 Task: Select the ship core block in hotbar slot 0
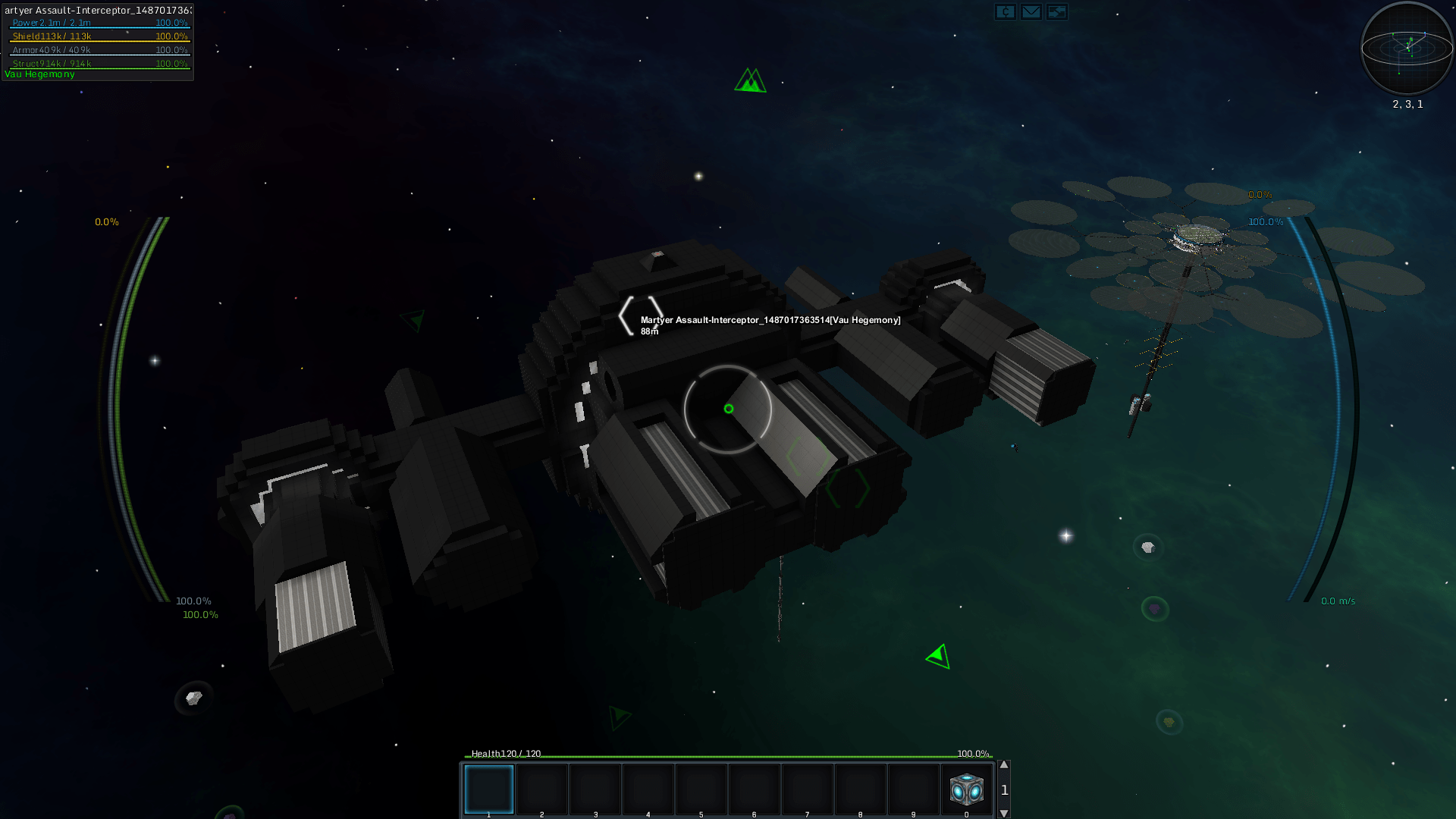(966, 789)
